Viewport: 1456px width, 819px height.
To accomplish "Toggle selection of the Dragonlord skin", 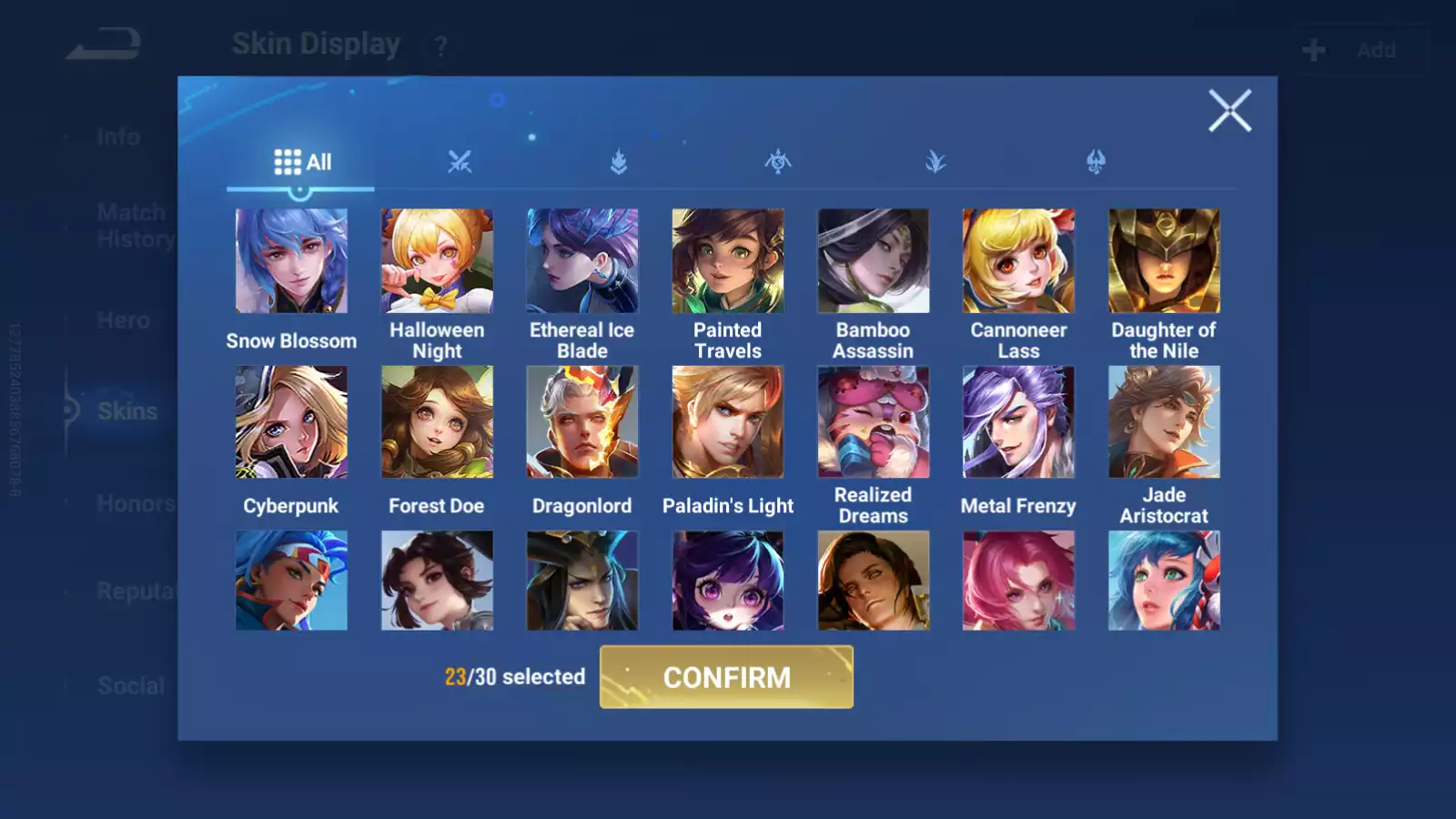I will click(x=582, y=420).
